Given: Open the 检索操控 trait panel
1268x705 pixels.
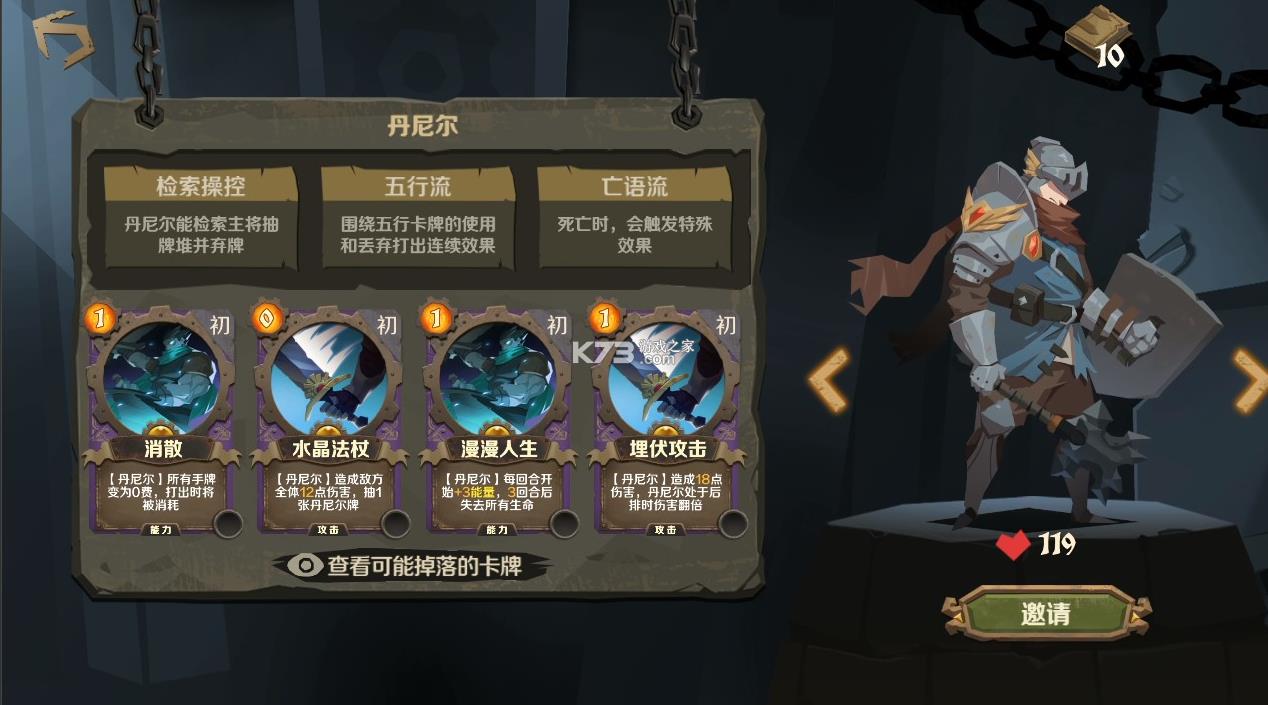Looking at the screenshot, I should click(x=201, y=217).
